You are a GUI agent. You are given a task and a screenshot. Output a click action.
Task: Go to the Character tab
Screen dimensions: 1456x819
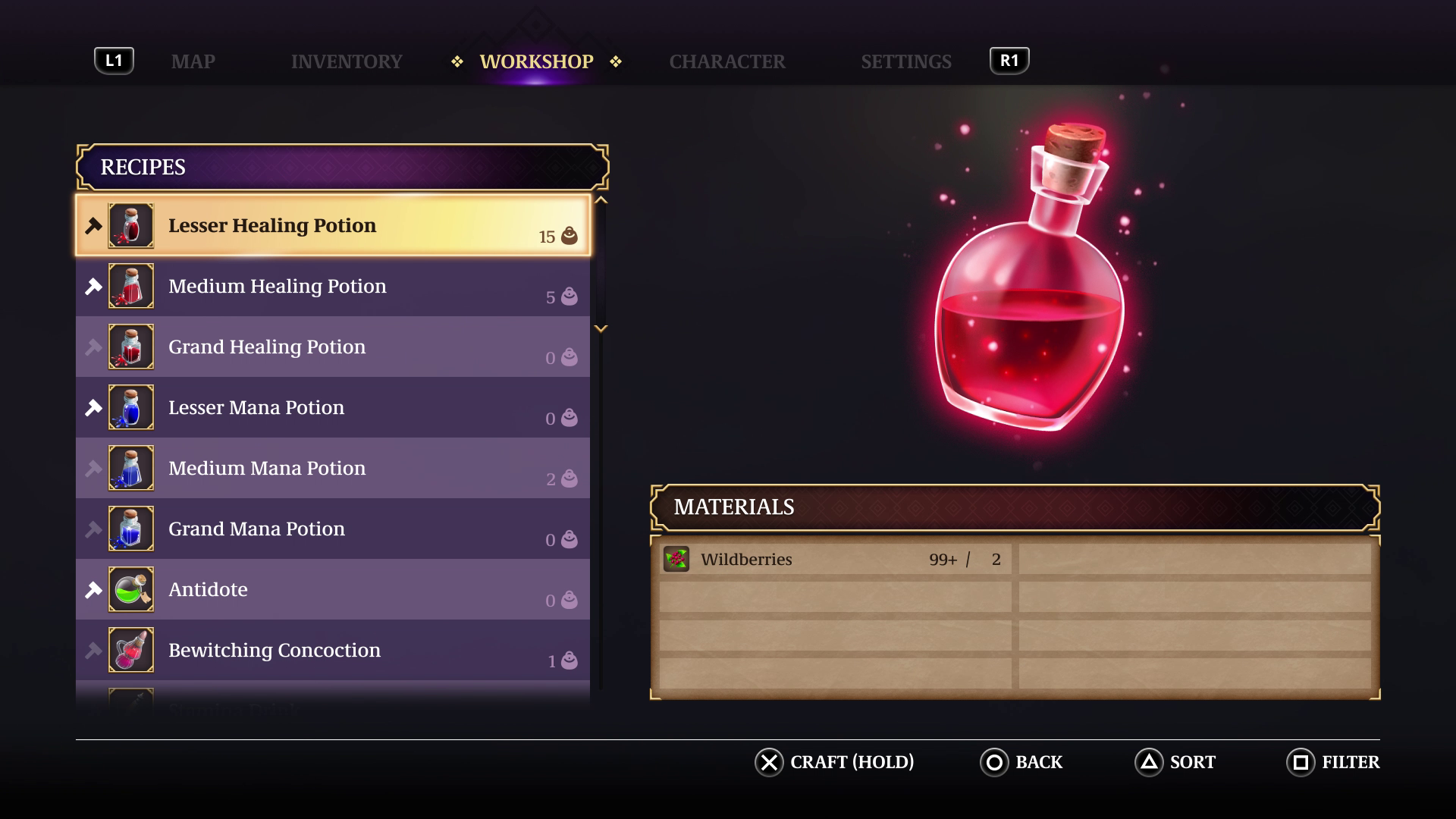click(x=726, y=61)
